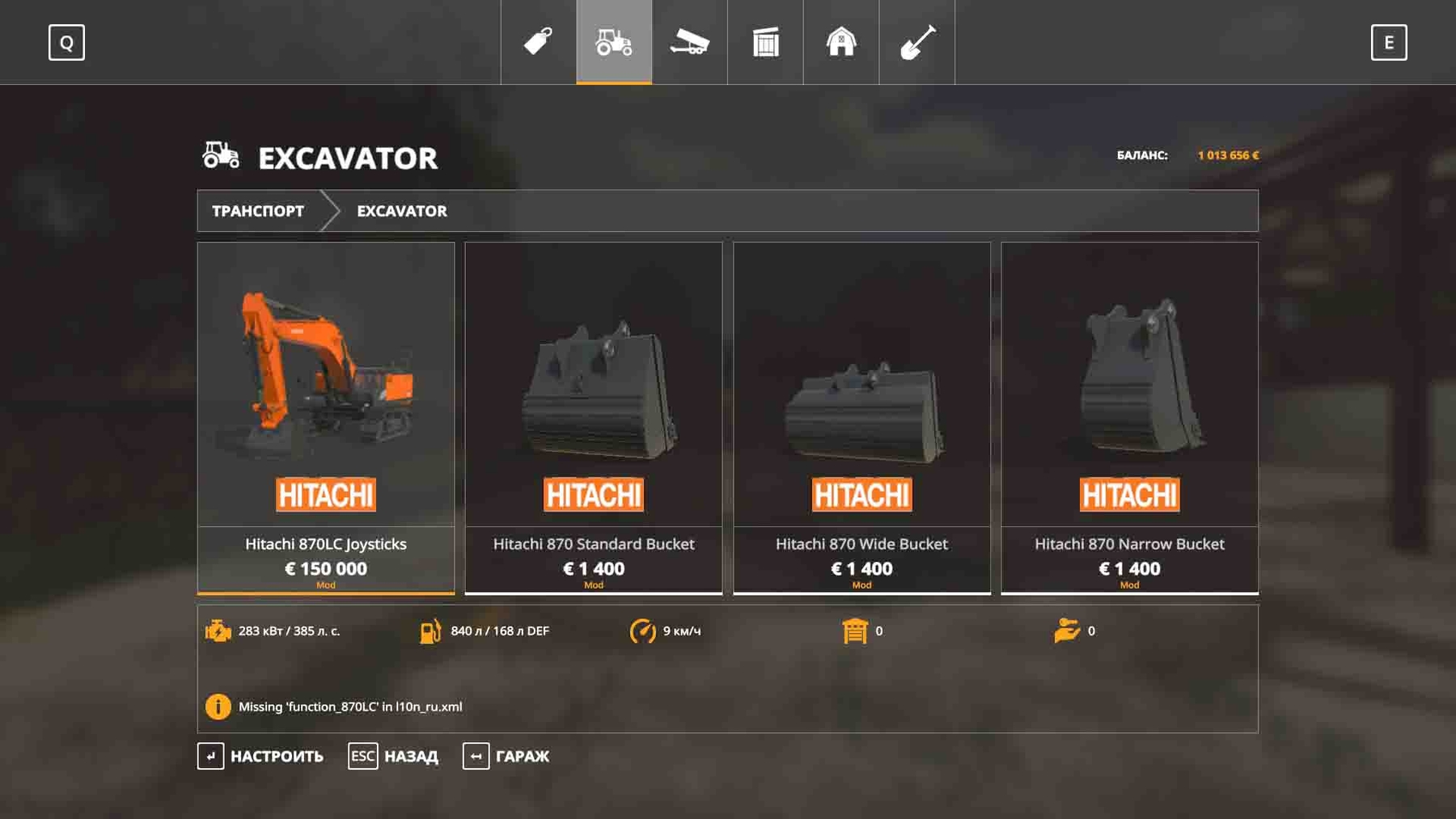Image resolution: width=1456 pixels, height=819 pixels.
Task: Go back to the Транспорт breadcrumb
Action: point(258,211)
